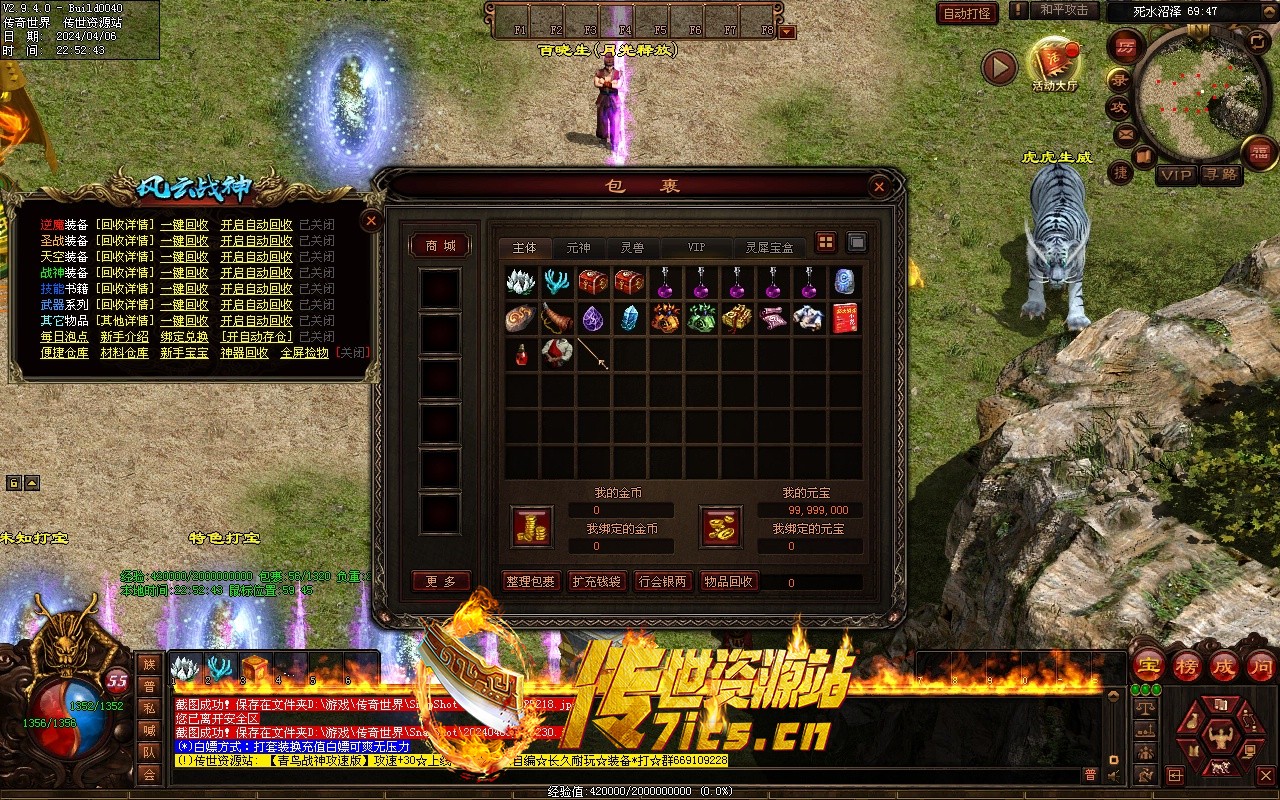
Task: Click 更多 at the bag's bottom left
Action: point(440,582)
